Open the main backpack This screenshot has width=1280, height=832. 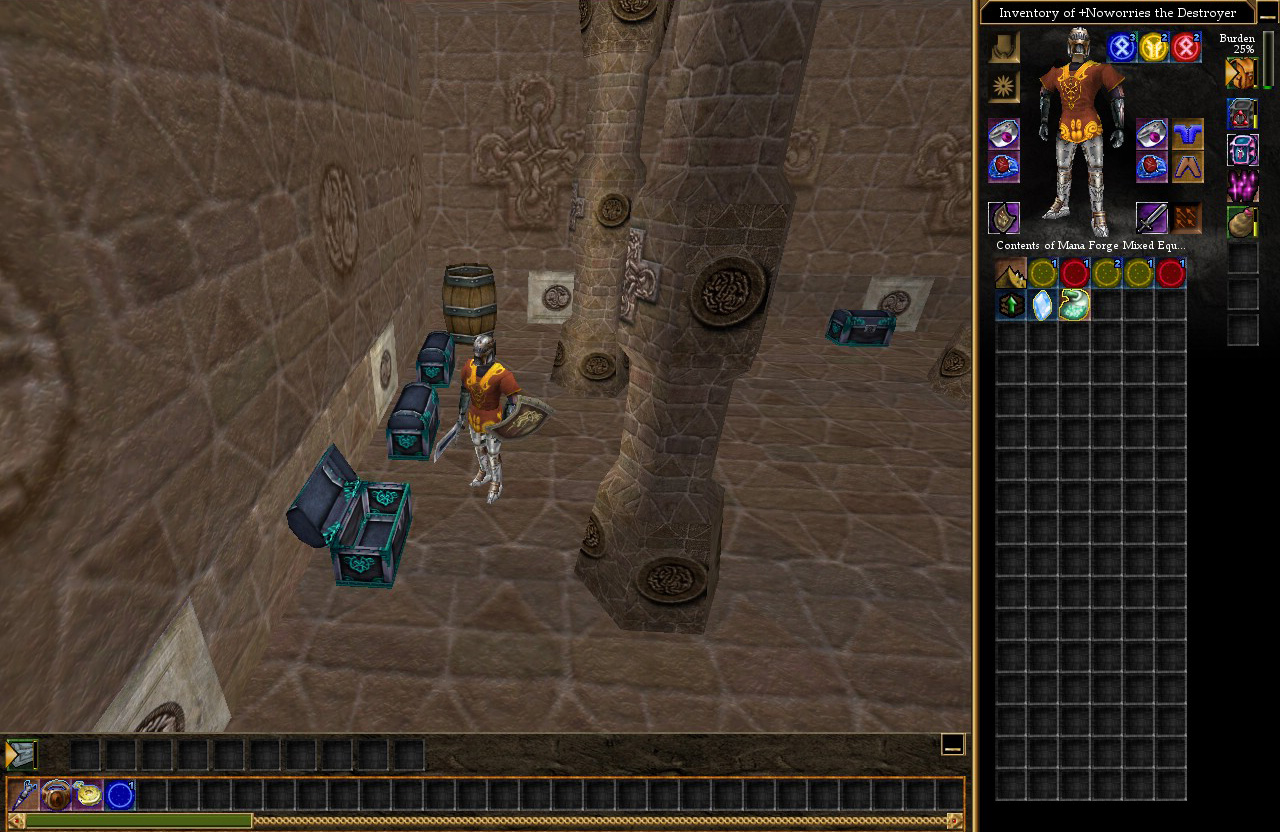[1241, 73]
